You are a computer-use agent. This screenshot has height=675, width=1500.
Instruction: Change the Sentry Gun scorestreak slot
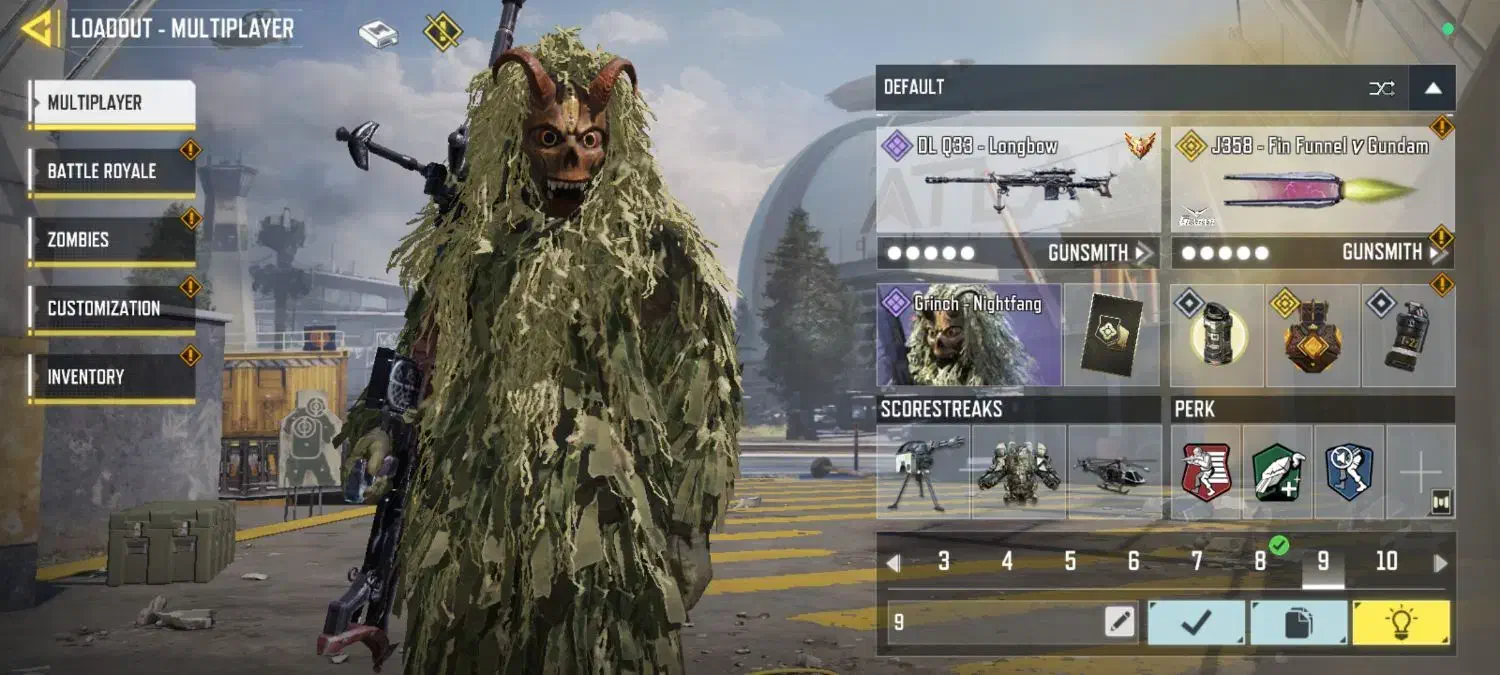923,472
